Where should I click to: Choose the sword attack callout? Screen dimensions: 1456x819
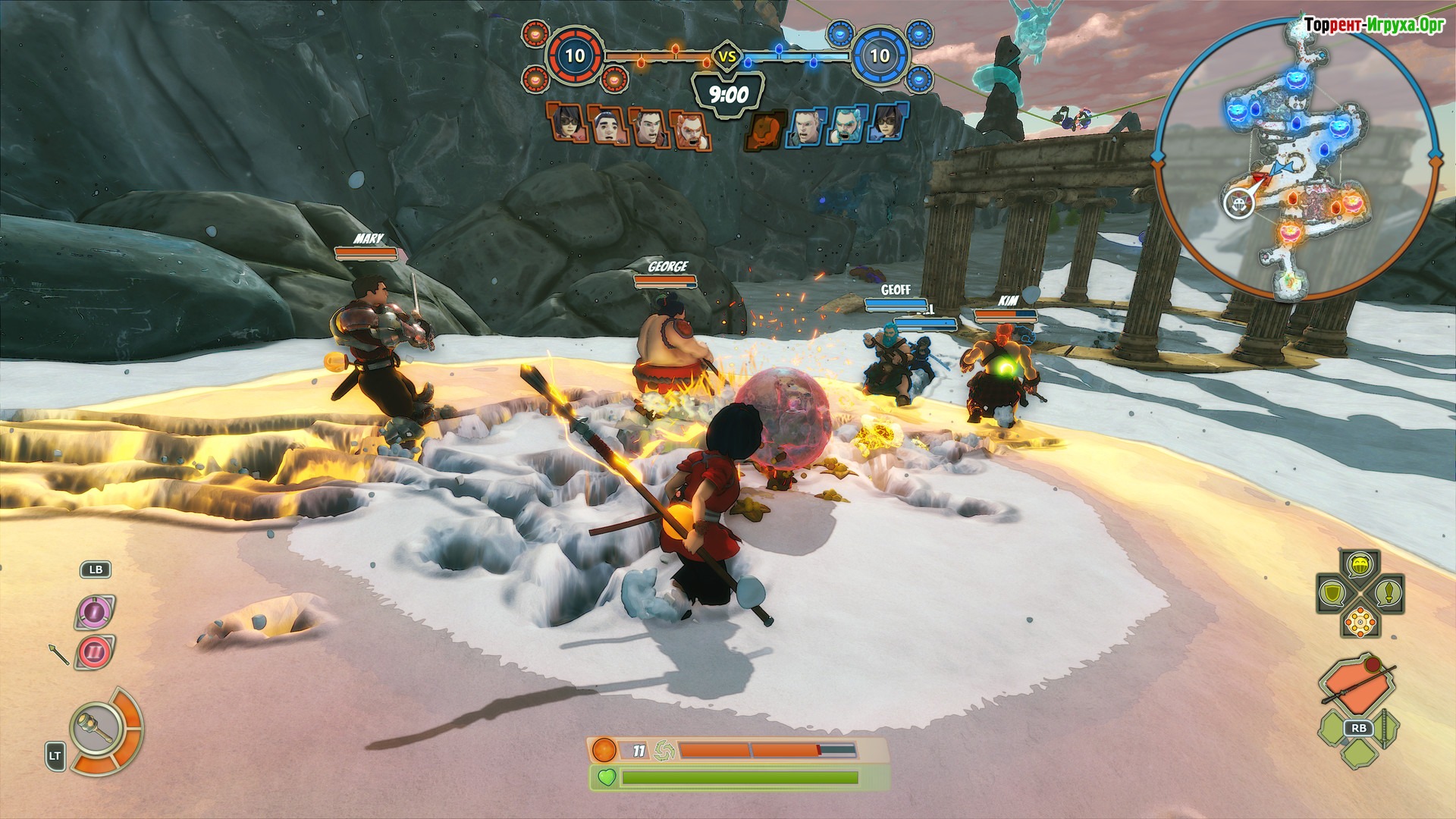(1389, 592)
